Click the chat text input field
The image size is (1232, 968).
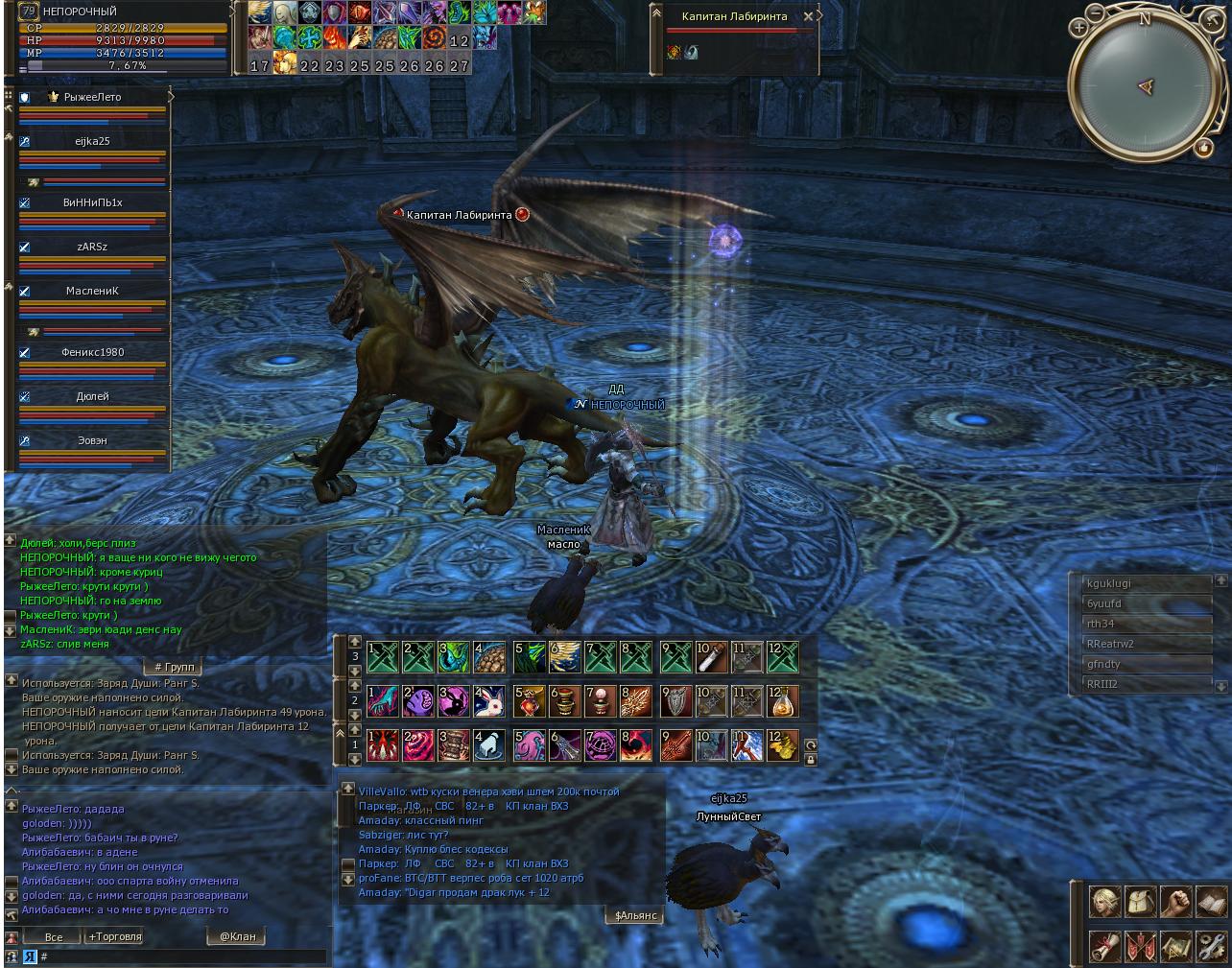tap(182, 956)
